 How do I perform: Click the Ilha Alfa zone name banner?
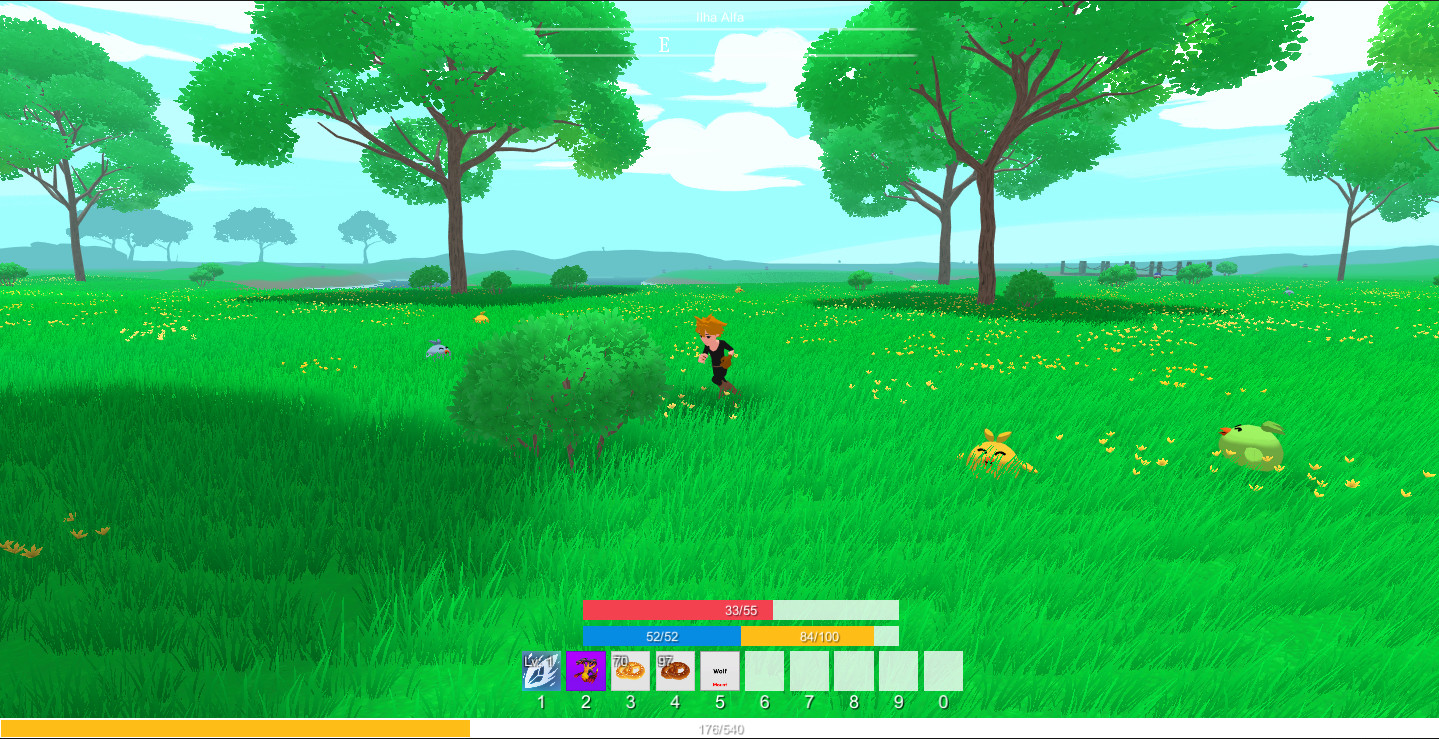(718, 17)
